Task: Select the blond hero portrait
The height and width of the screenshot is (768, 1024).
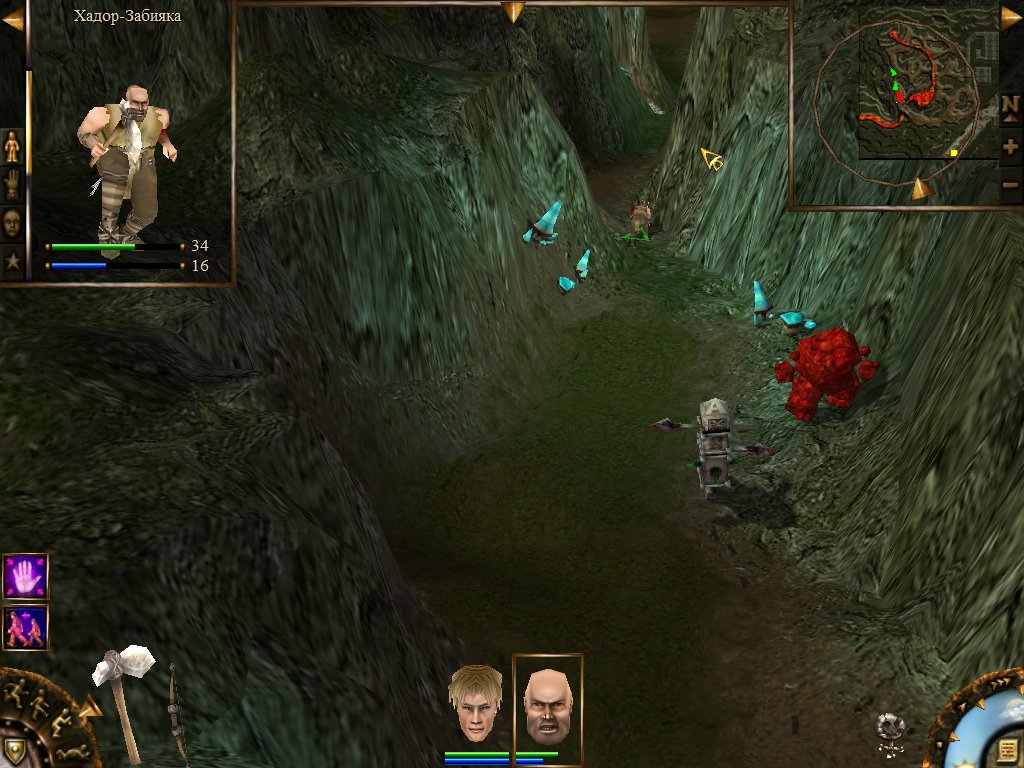Action: tap(476, 704)
